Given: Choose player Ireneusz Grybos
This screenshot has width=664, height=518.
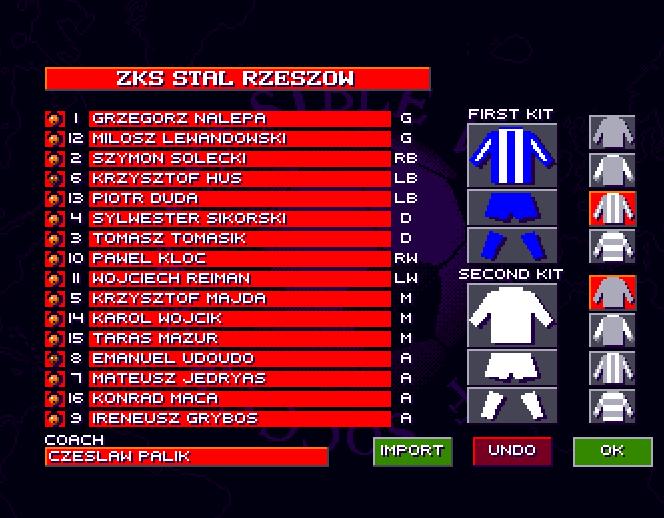Looking at the screenshot, I should [239, 418].
